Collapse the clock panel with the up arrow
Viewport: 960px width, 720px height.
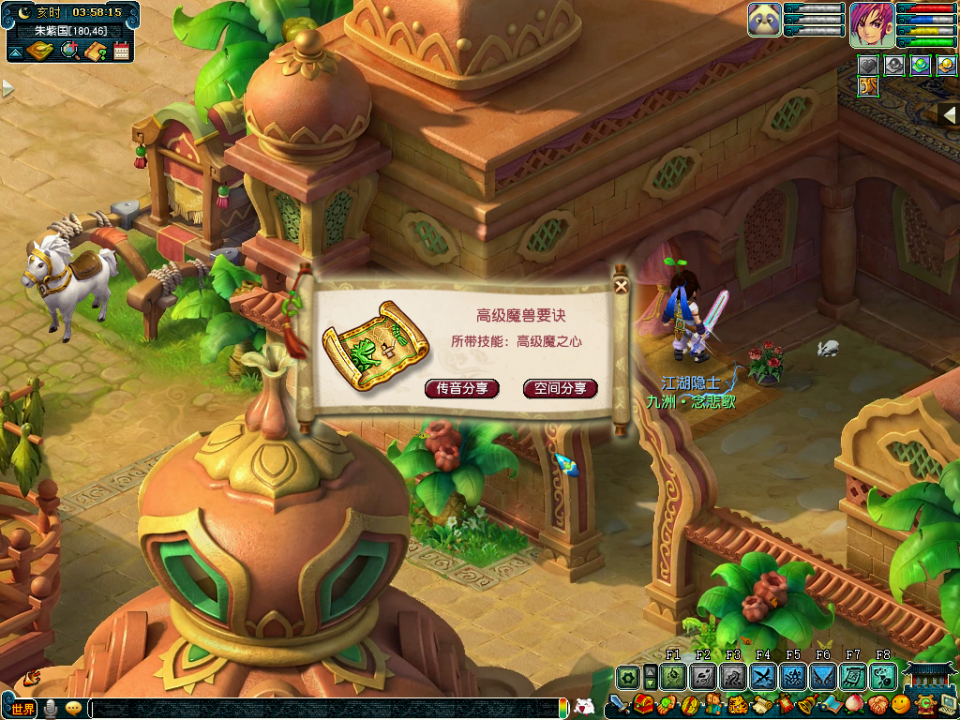tap(17, 51)
